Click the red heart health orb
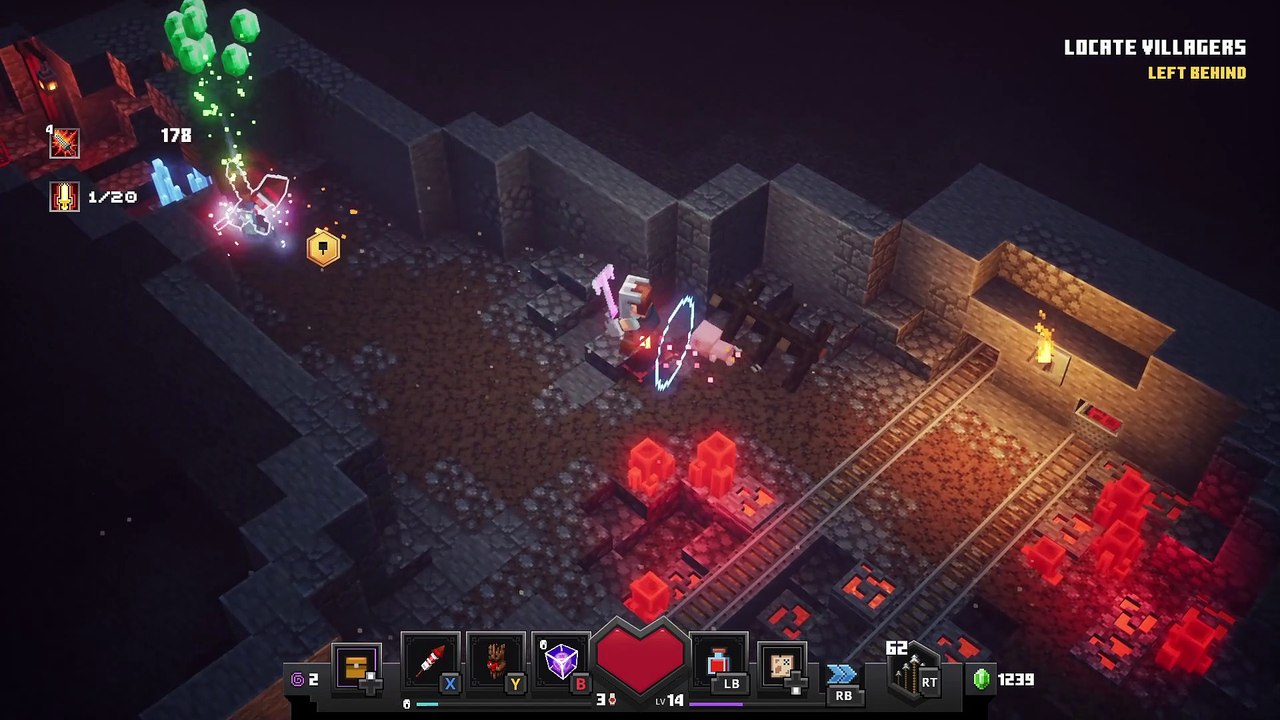This screenshot has height=720, width=1280. (640, 656)
